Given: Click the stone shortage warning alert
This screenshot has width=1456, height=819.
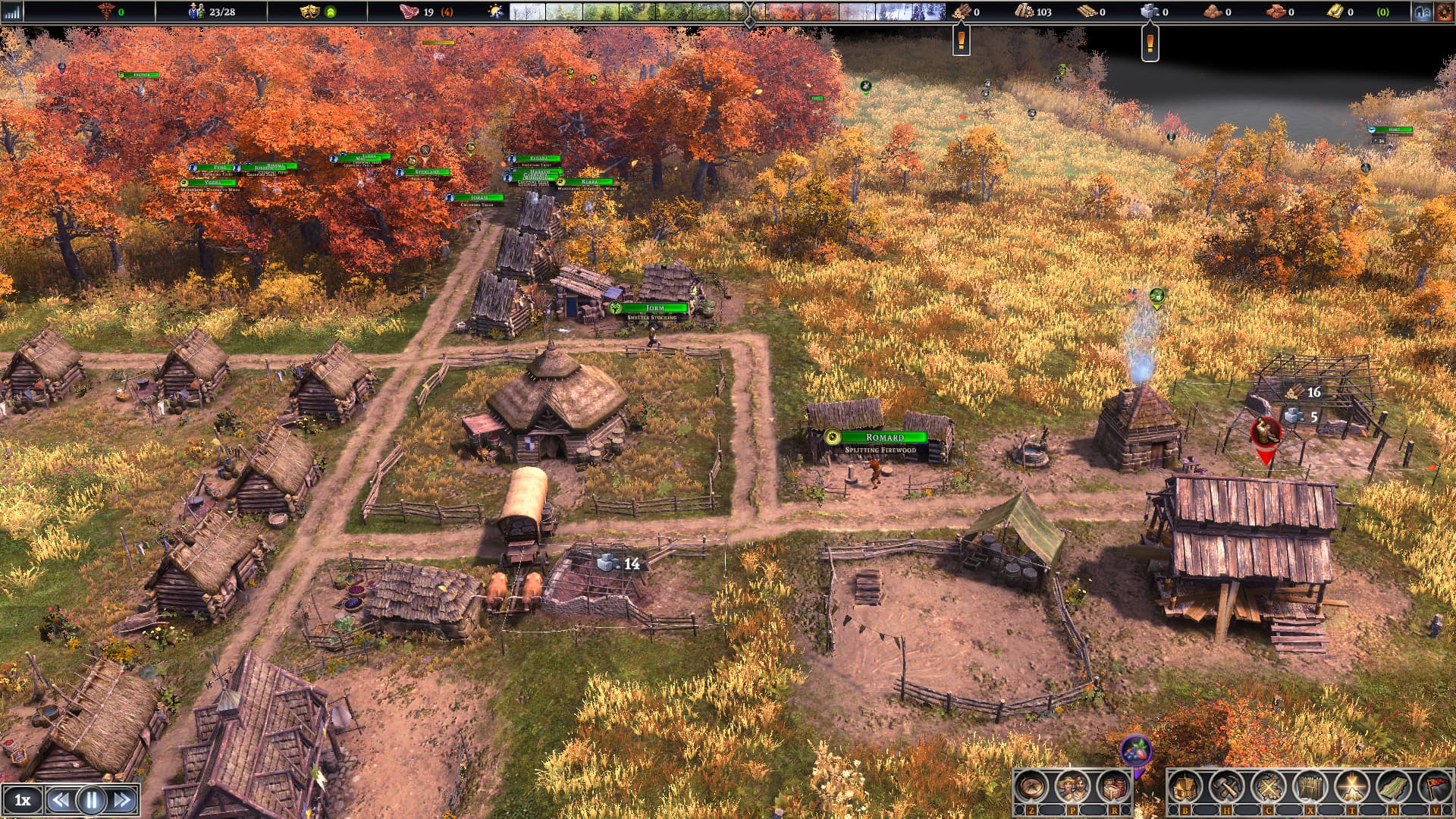Looking at the screenshot, I should (x=1150, y=42).
